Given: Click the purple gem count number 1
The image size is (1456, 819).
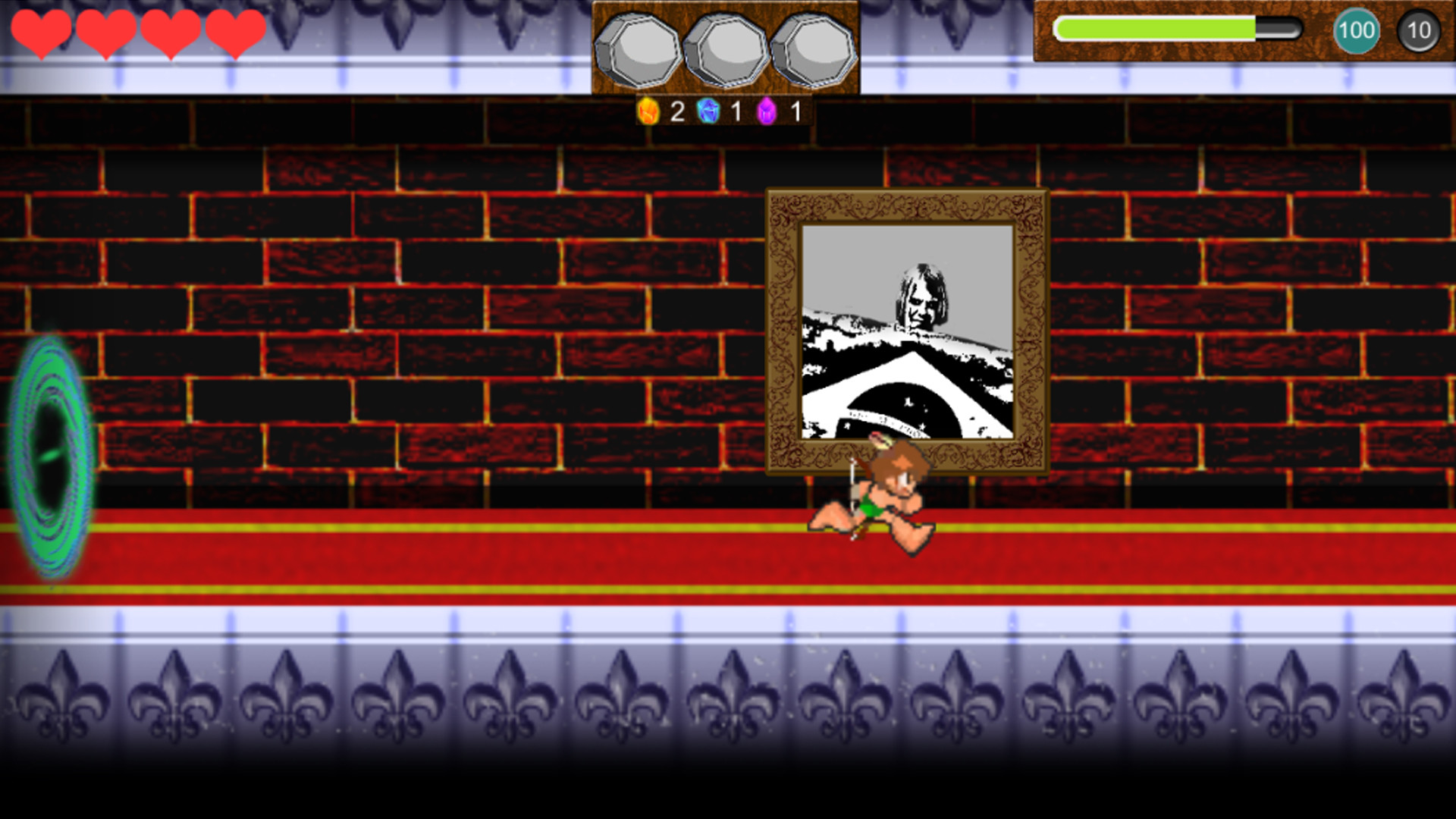Looking at the screenshot, I should pos(794,111).
